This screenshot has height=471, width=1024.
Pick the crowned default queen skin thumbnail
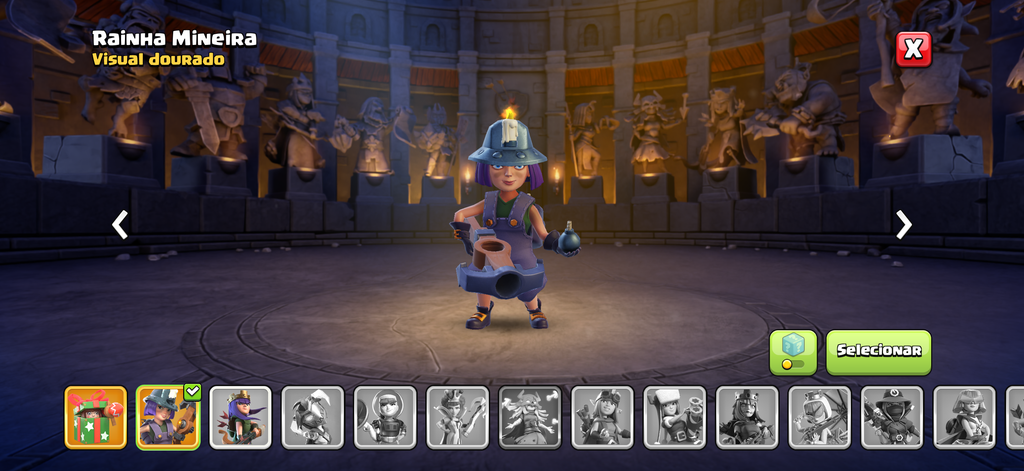click(x=240, y=417)
